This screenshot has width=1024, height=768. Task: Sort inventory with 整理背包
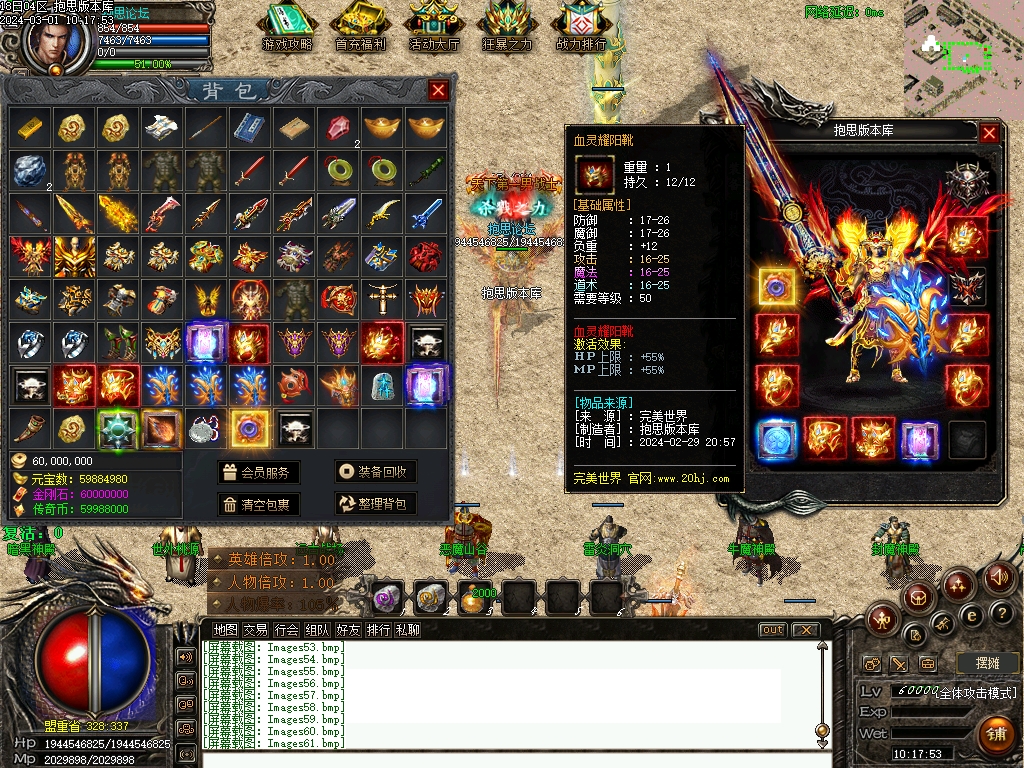point(375,504)
